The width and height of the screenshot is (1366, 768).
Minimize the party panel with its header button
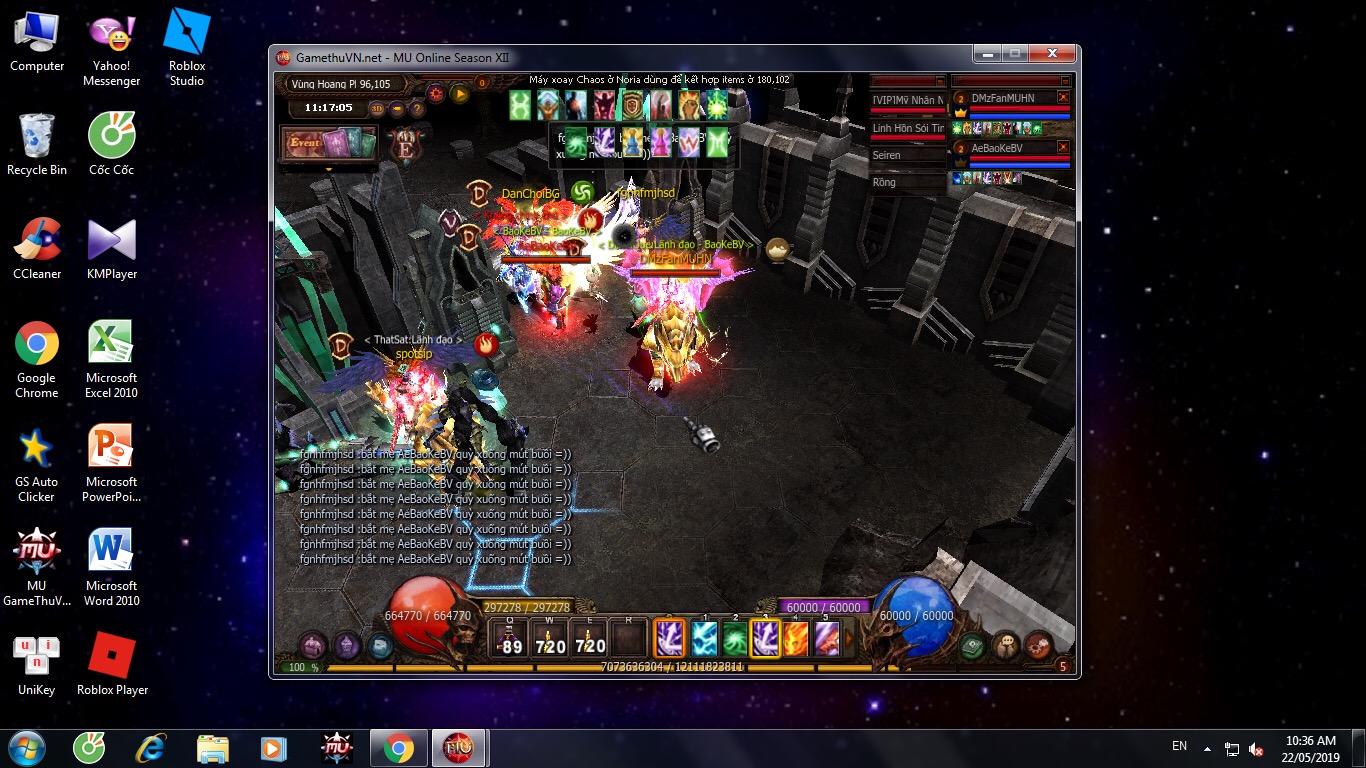1065,81
